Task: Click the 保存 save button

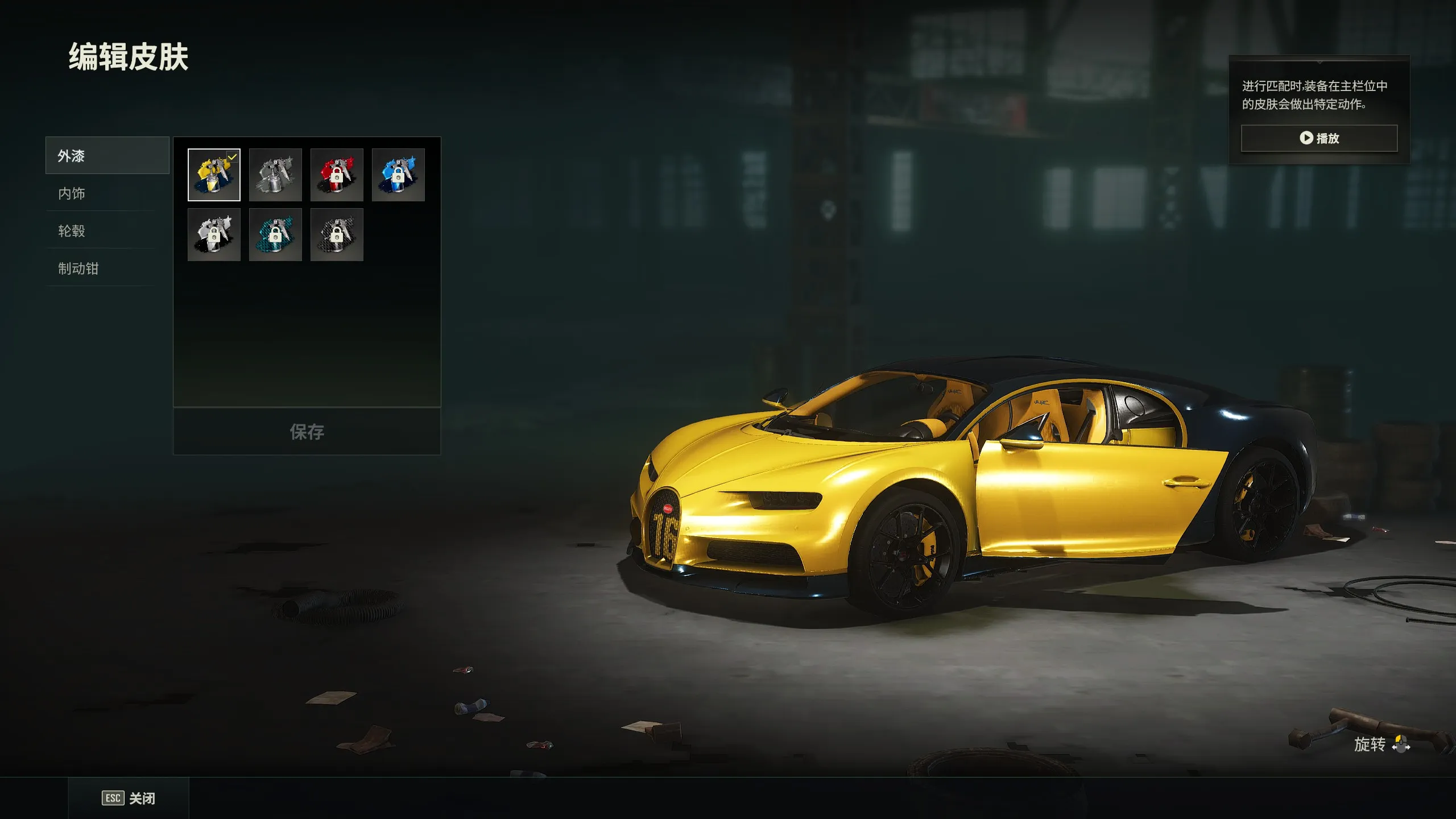Action: point(307,432)
